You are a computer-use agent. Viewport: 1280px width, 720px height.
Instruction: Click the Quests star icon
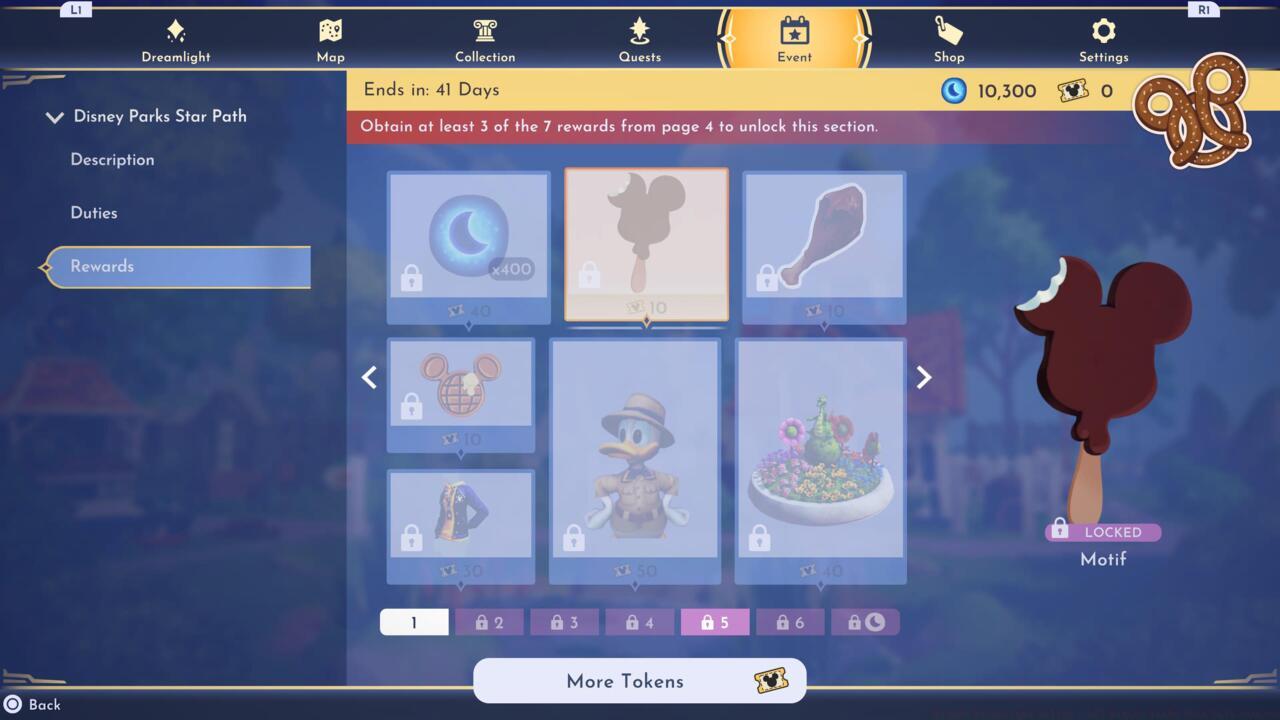(x=640, y=32)
